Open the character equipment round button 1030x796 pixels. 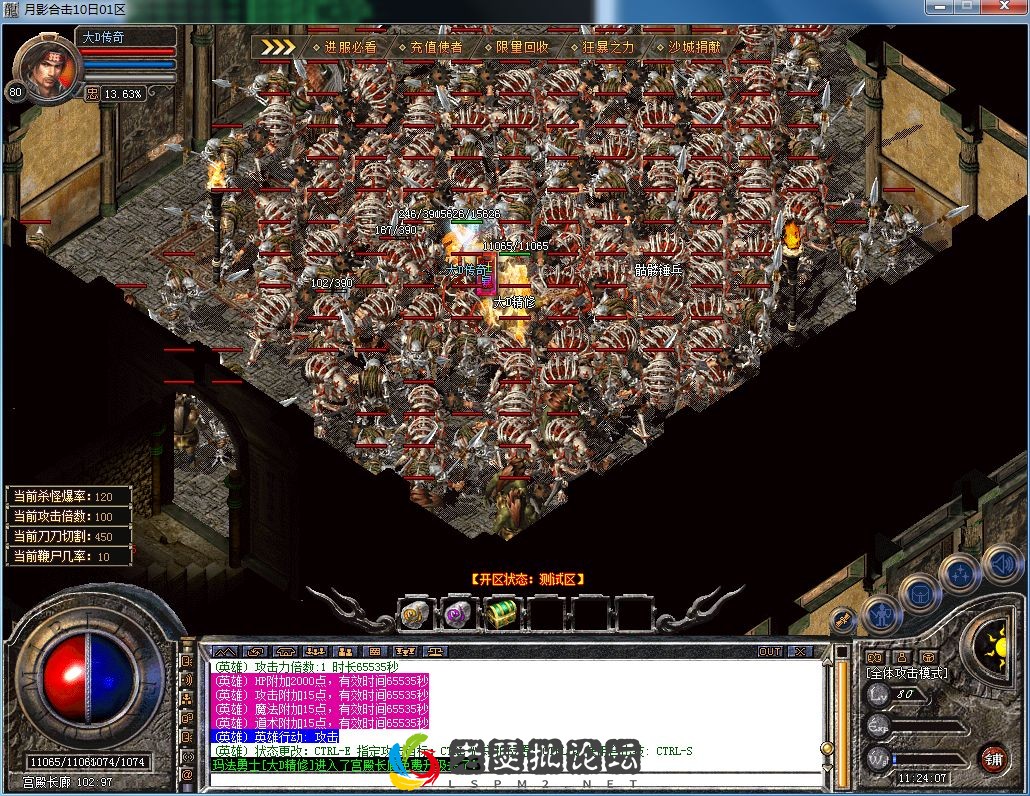[x=882, y=612]
